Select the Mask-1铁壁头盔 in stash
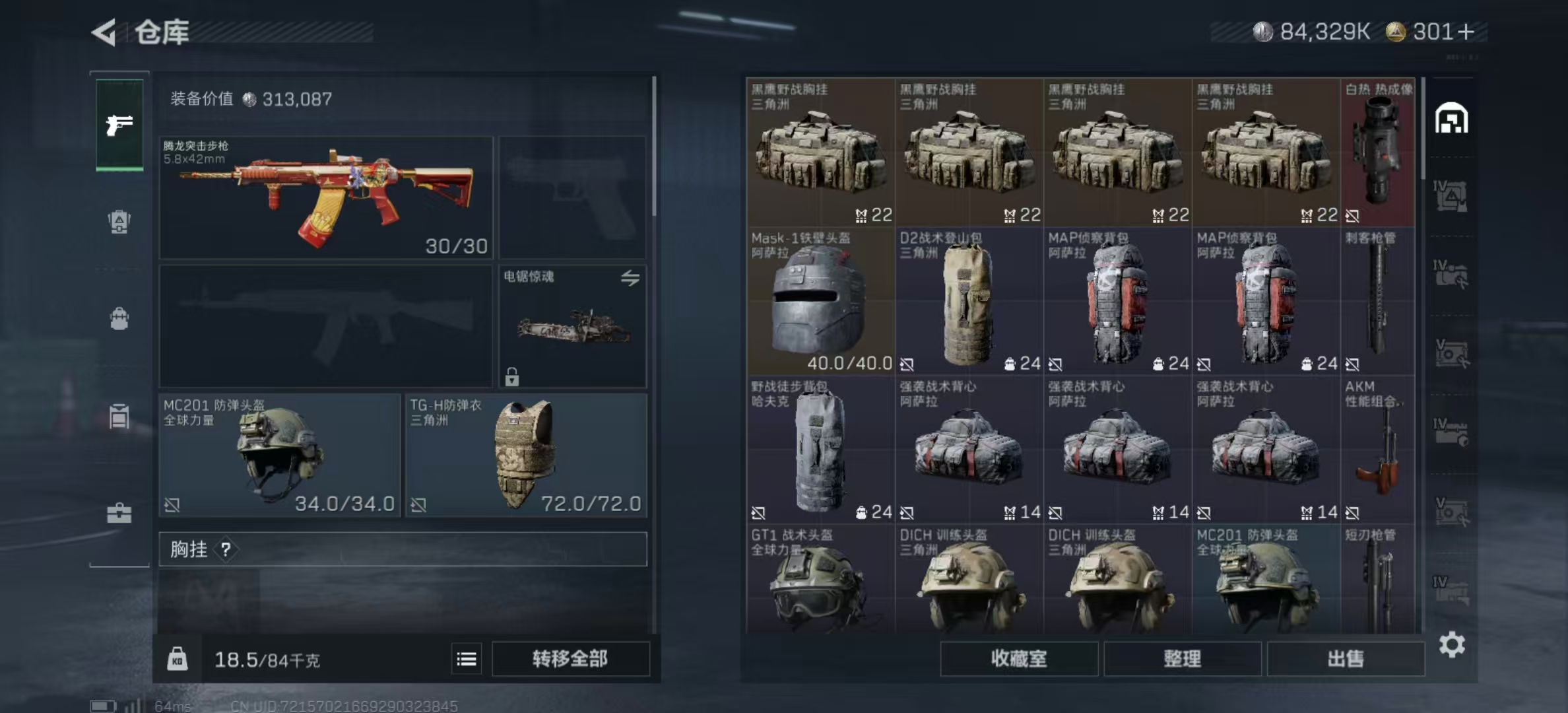 click(x=820, y=301)
